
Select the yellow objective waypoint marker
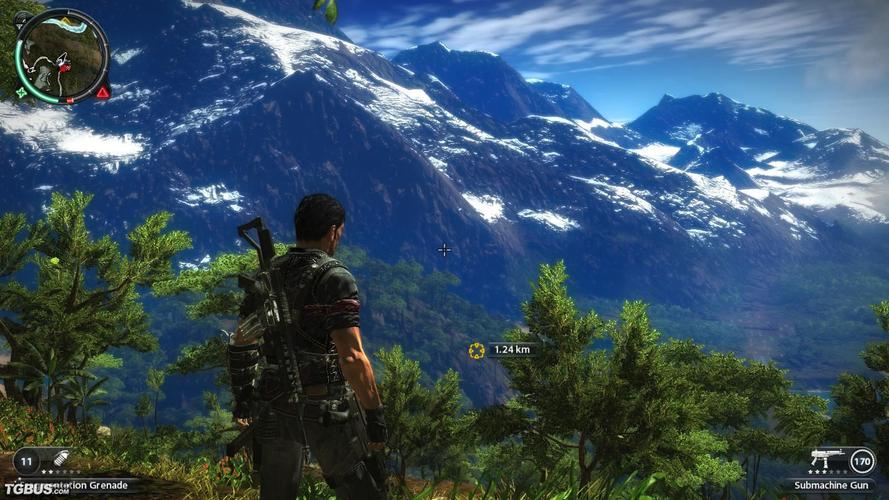pyautogui.click(x=476, y=349)
